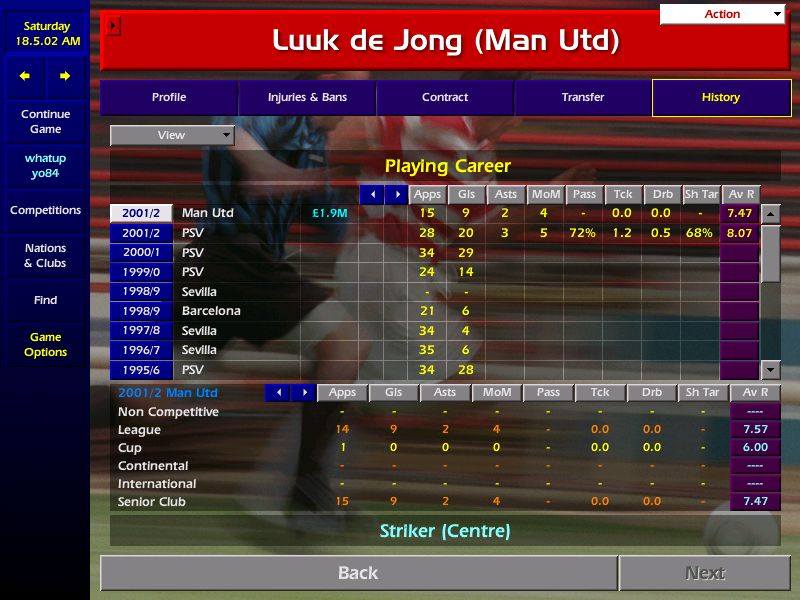
Task: Click Continue Game in sidebar
Action: (x=45, y=122)
